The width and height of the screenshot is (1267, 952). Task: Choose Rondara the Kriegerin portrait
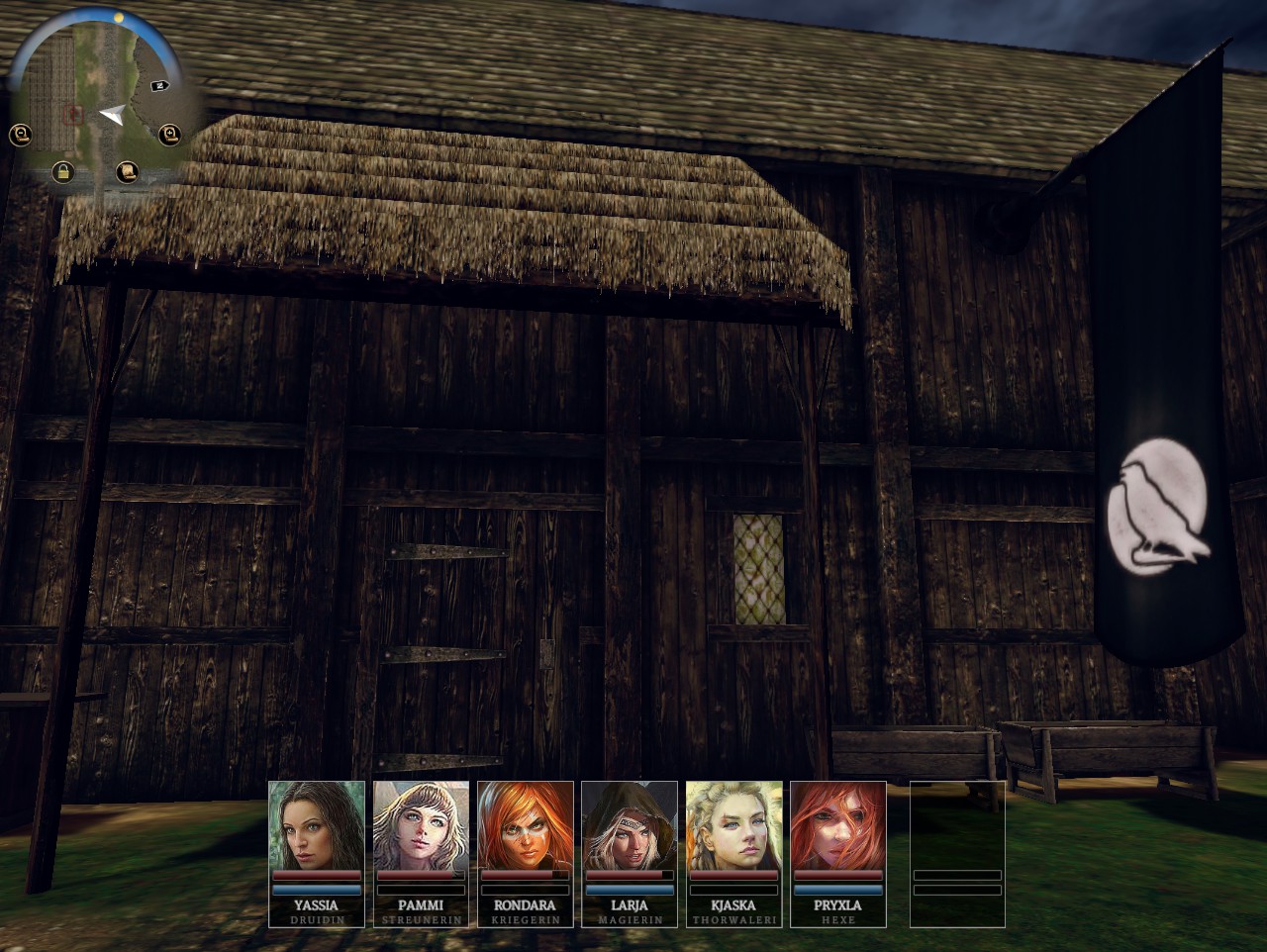click(x=526, y=825)
